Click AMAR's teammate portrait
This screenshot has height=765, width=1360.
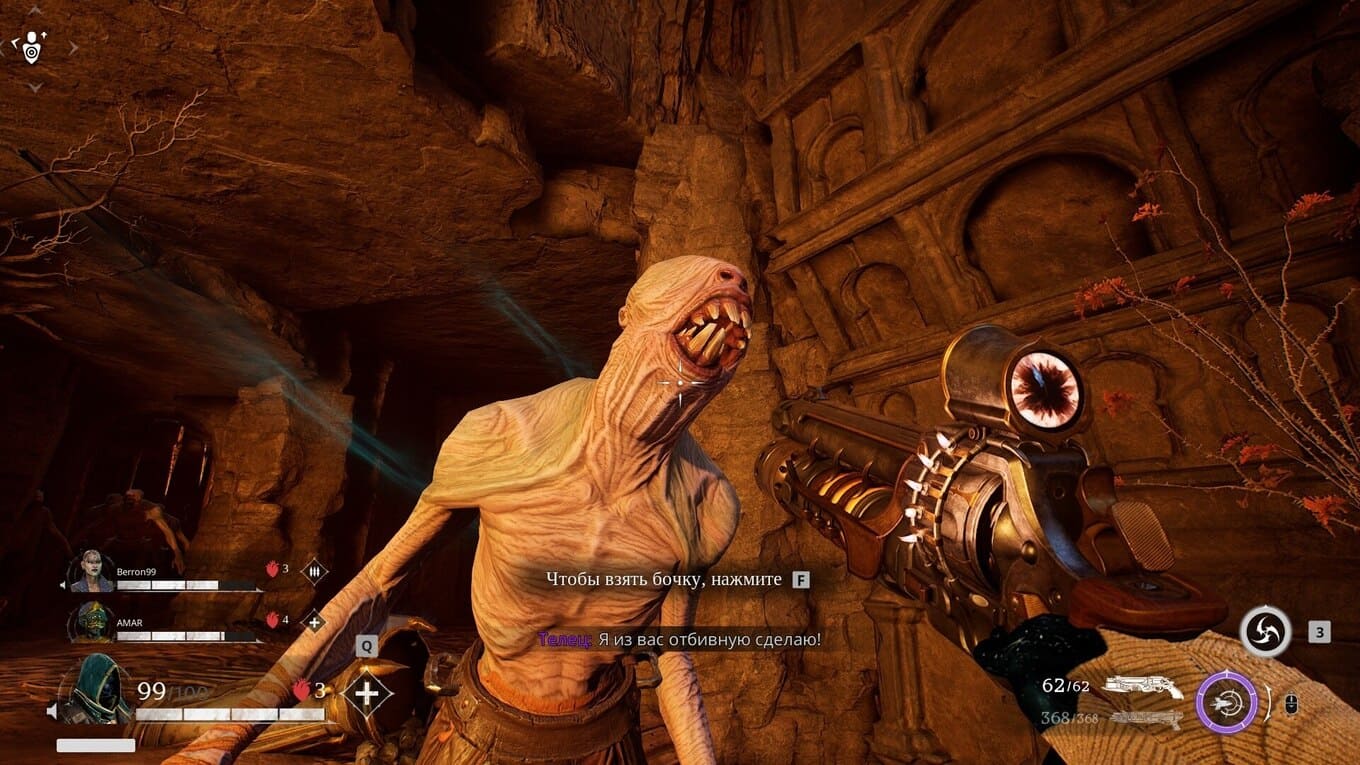tap(92, 622)
